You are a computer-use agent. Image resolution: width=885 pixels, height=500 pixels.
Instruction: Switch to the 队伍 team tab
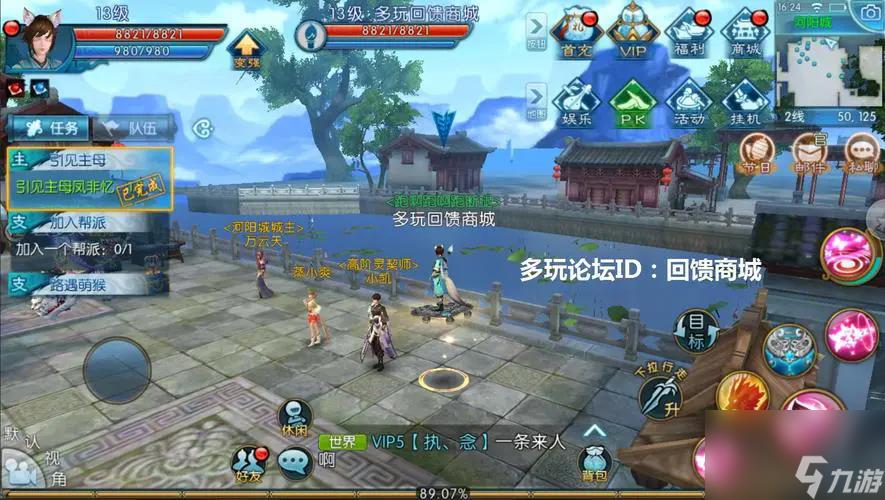(x=136, y=128)
